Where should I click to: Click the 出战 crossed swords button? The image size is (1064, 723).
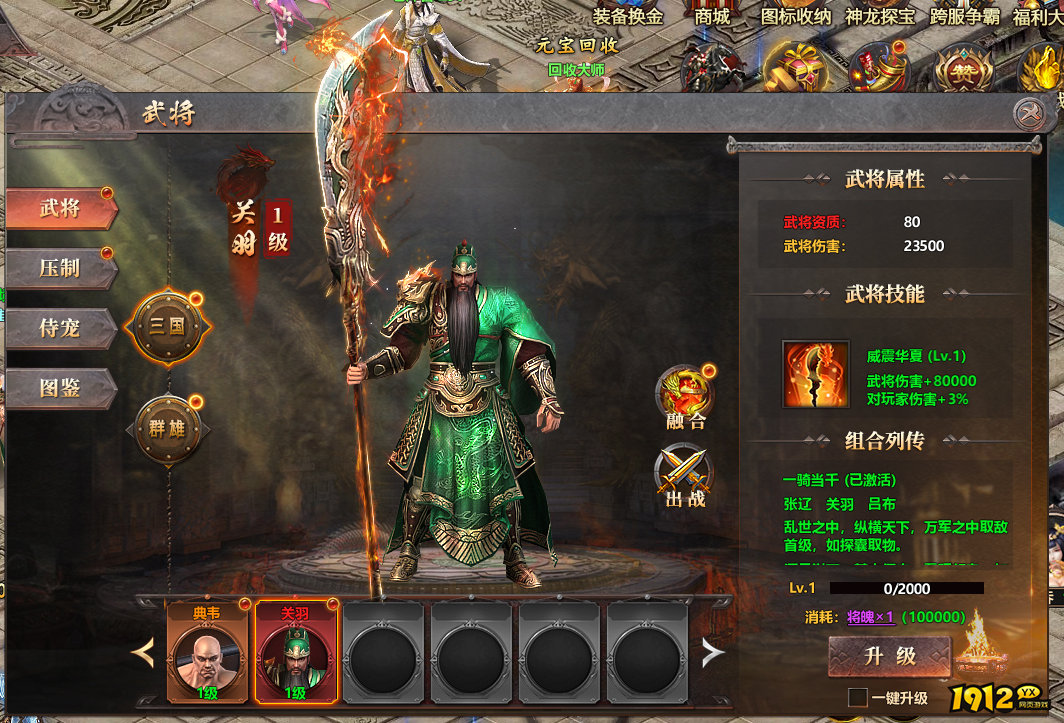tap(685, 475)
